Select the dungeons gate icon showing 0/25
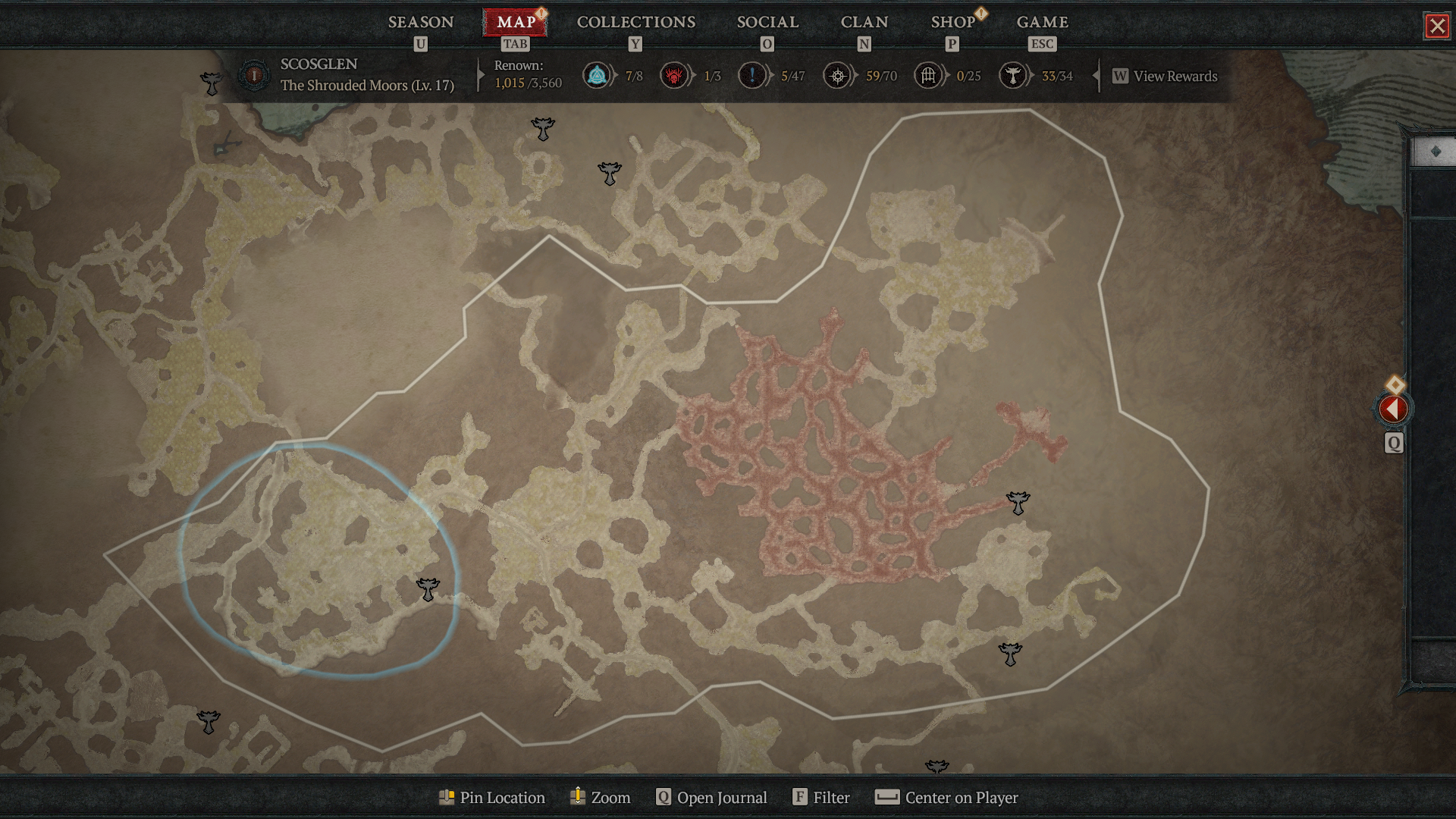The width and height of the screenshot is (1456, 819). click(x=927, y=76)
